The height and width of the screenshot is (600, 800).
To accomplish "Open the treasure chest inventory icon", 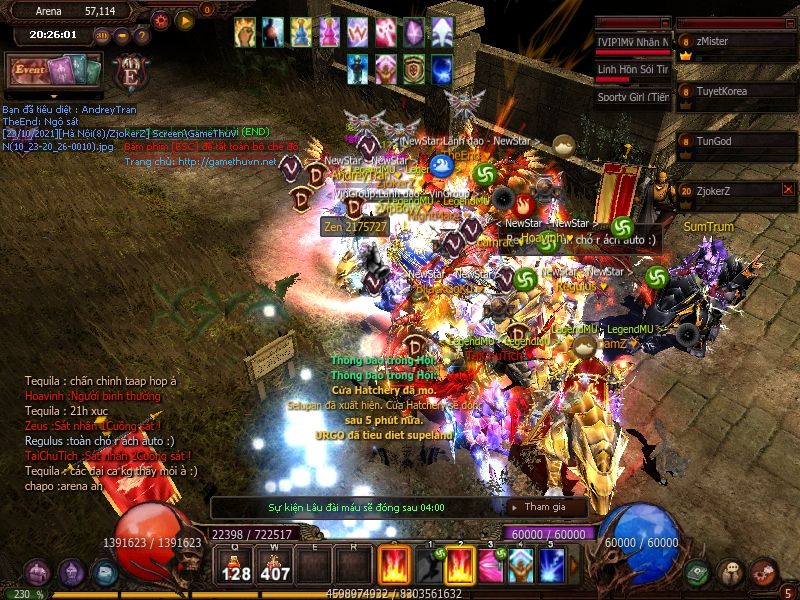I will click(37, 573).
